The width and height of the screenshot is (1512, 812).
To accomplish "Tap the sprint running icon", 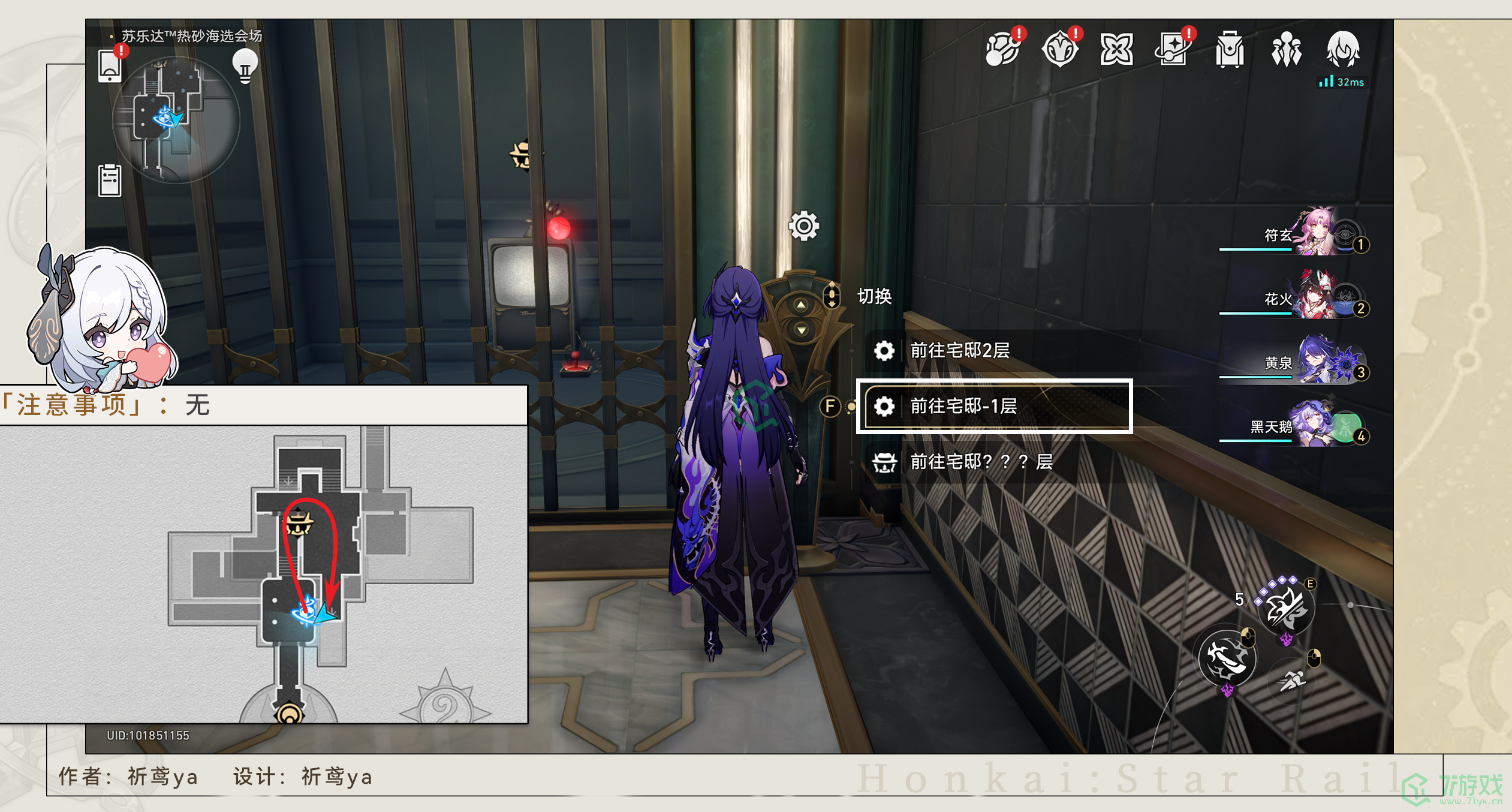I will point(1292,681).
